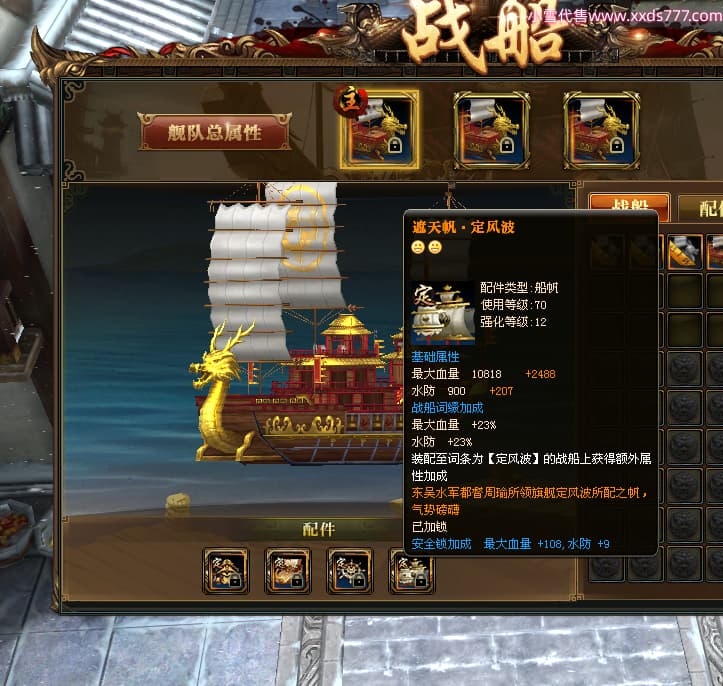This screenshot has width=723, height=686.
Task: Select the rightmost warship slot
Action: [x=600, y=131]
